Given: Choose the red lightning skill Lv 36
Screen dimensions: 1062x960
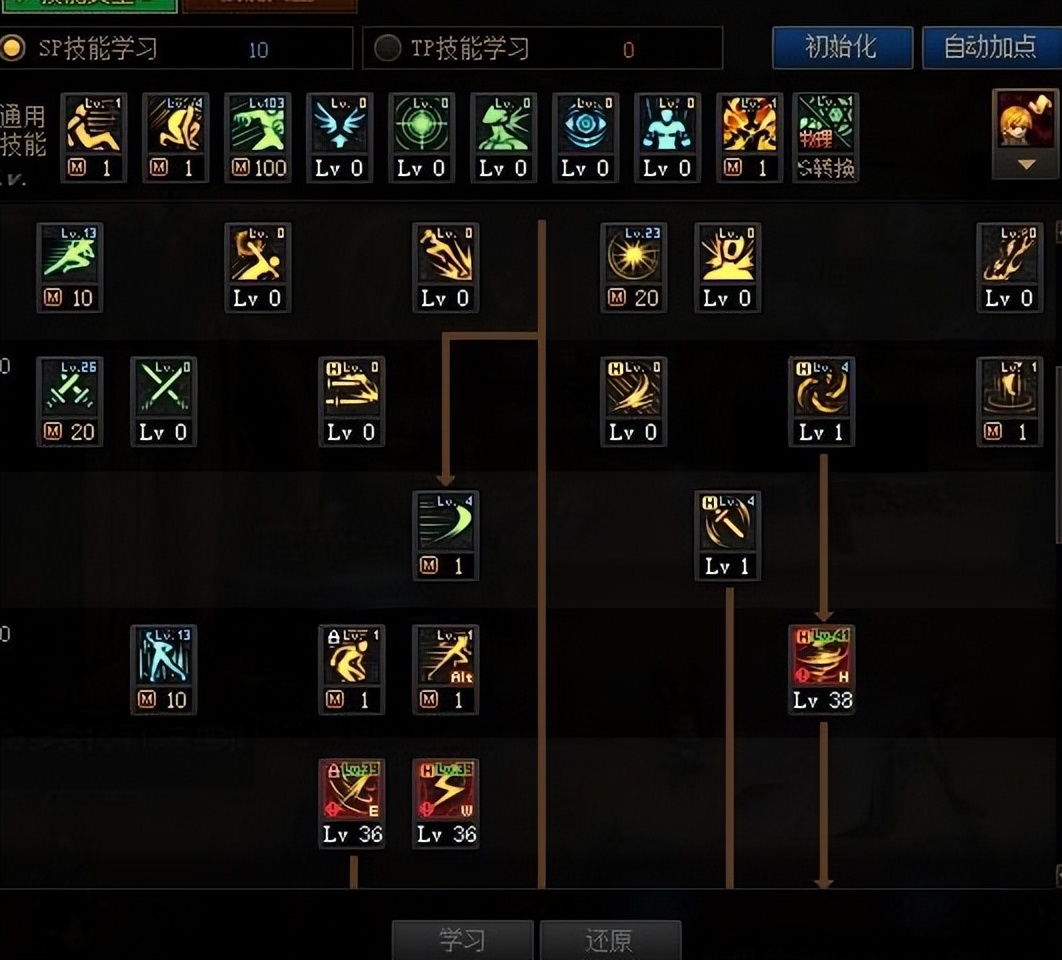Looking at the screenshot, I should point(446,789).
